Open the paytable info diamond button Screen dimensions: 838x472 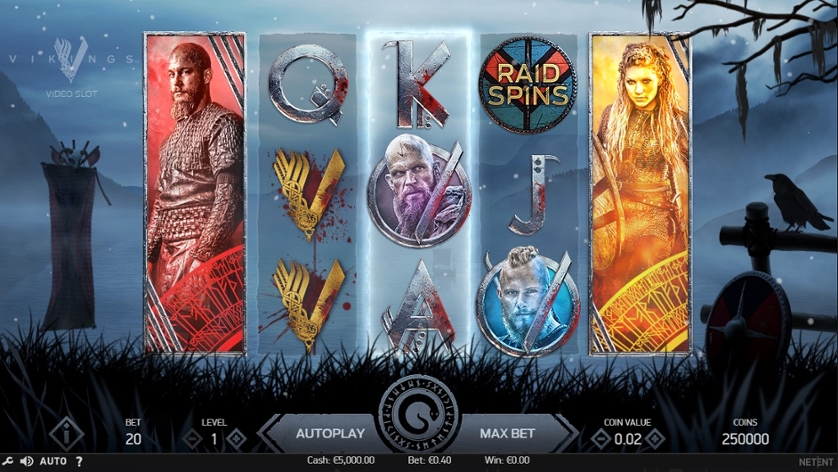point(67,435)
